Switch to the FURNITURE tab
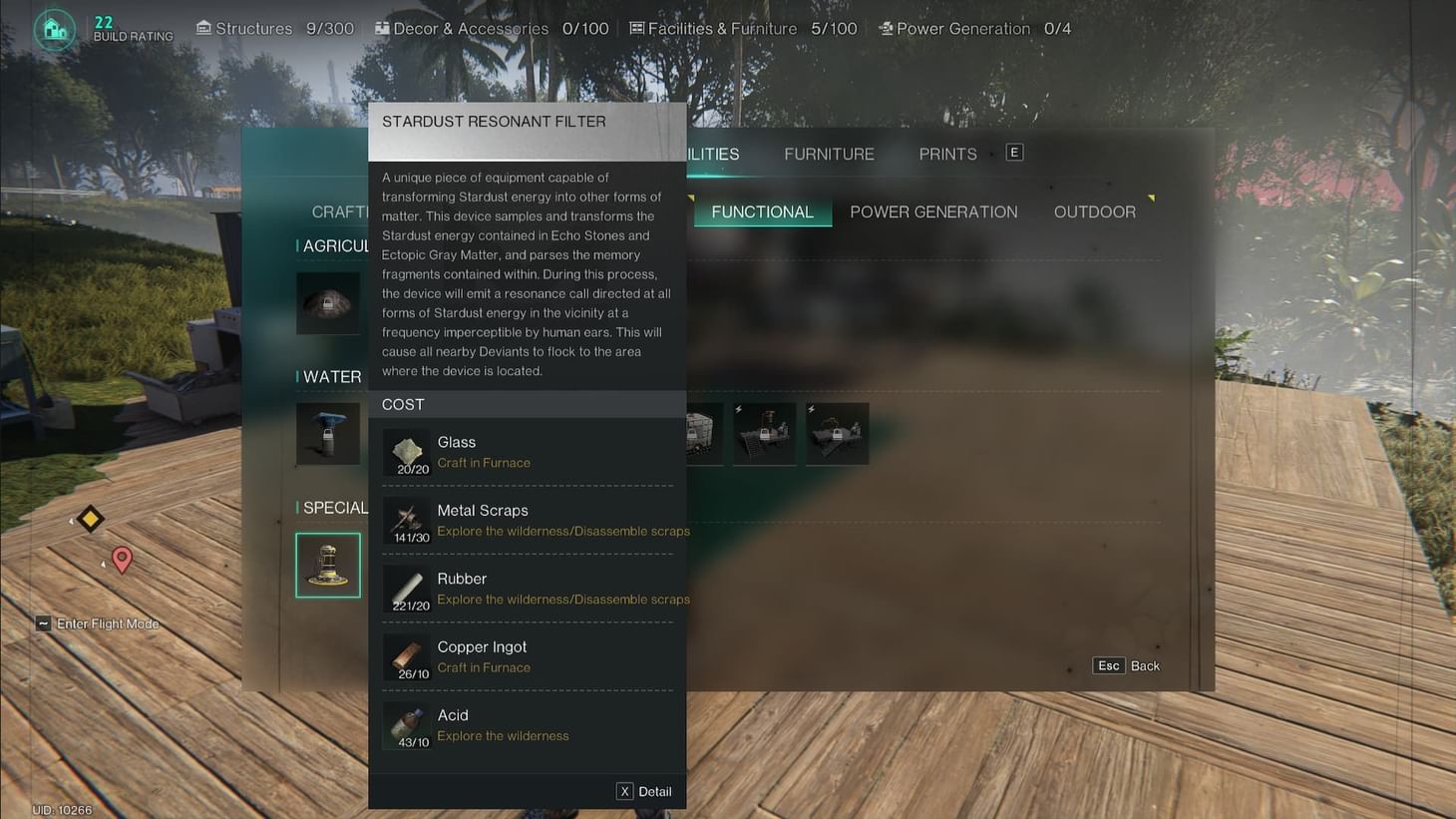This screenshot has width=1456, height=819. tap(829, 154)
